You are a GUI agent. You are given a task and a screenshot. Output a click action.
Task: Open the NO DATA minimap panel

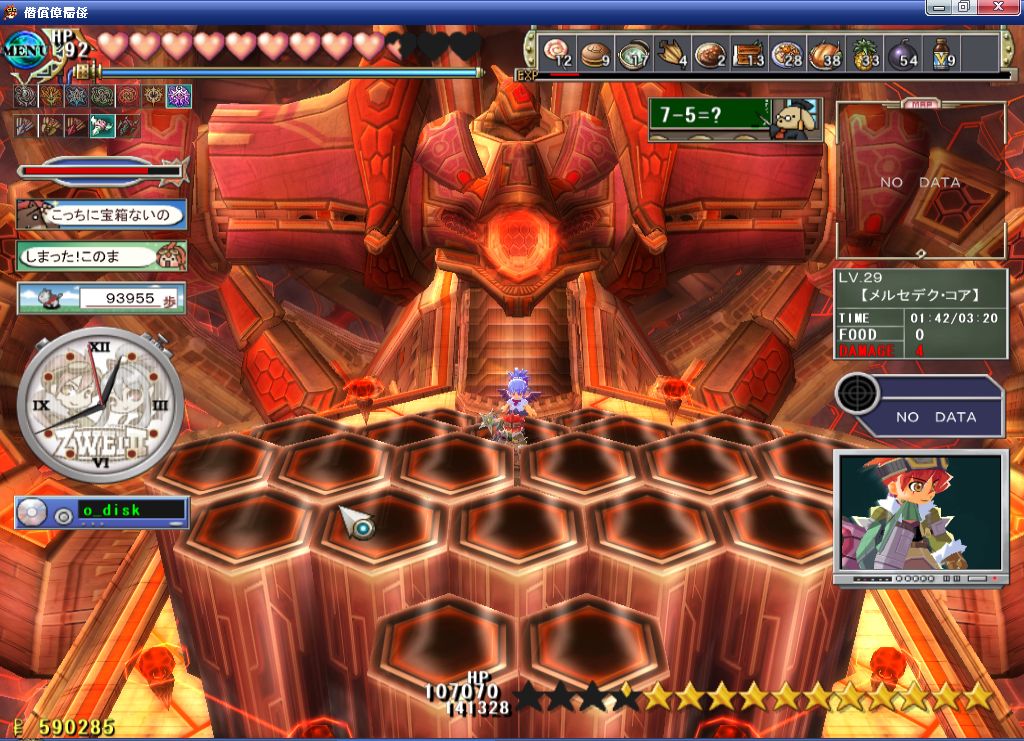920,182
